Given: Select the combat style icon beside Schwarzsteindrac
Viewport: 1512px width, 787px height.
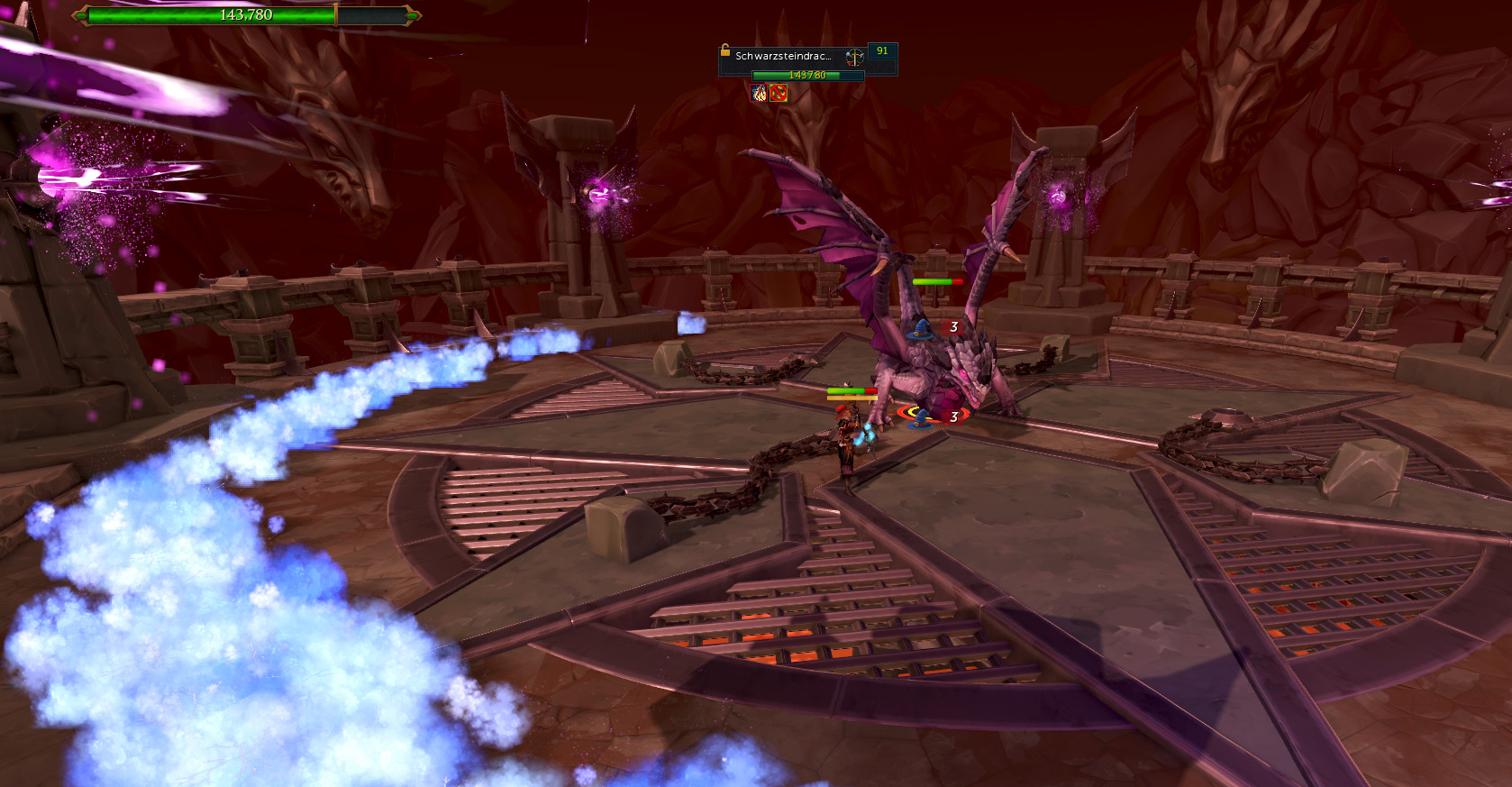Looking at the screenshot, I should (853, 57).
